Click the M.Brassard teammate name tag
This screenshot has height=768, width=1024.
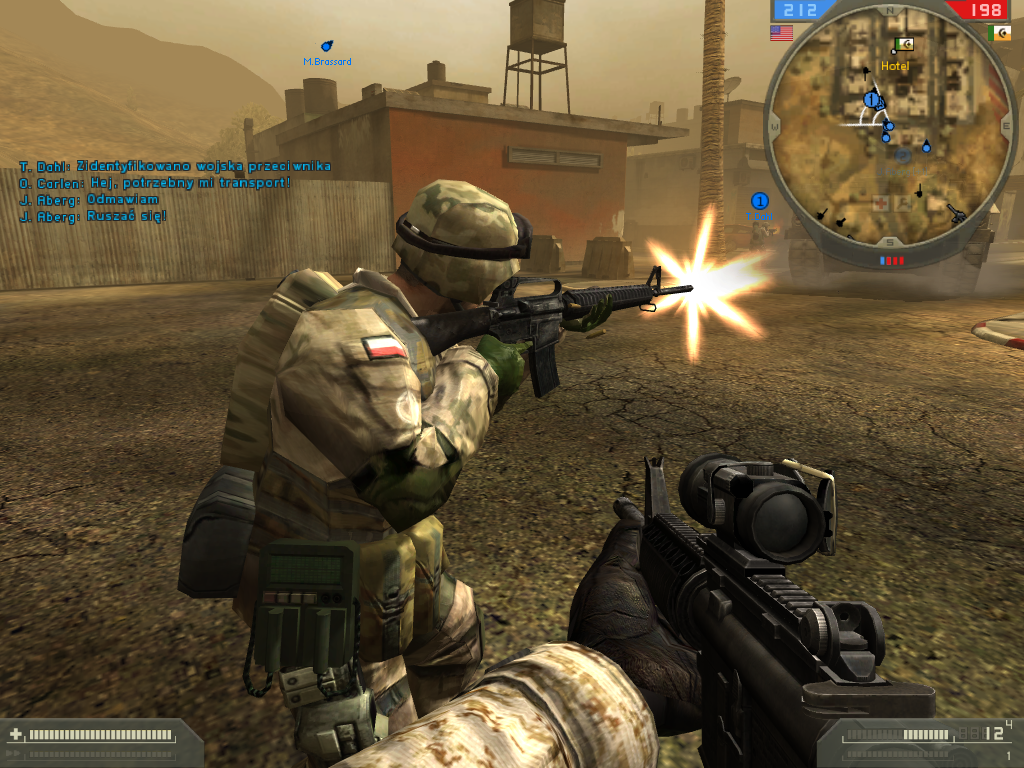click(327, 61)
